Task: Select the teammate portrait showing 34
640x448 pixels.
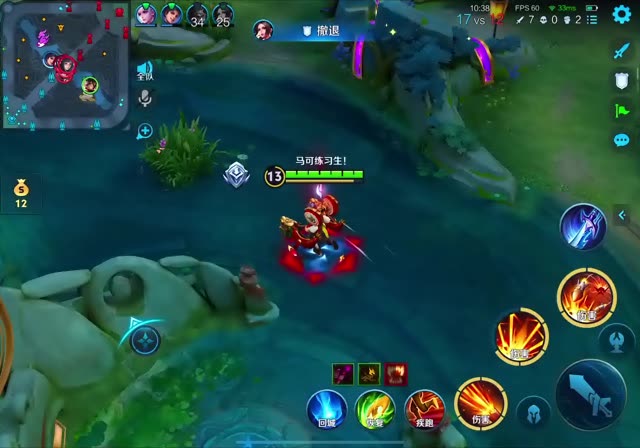Action: (196, 15)
